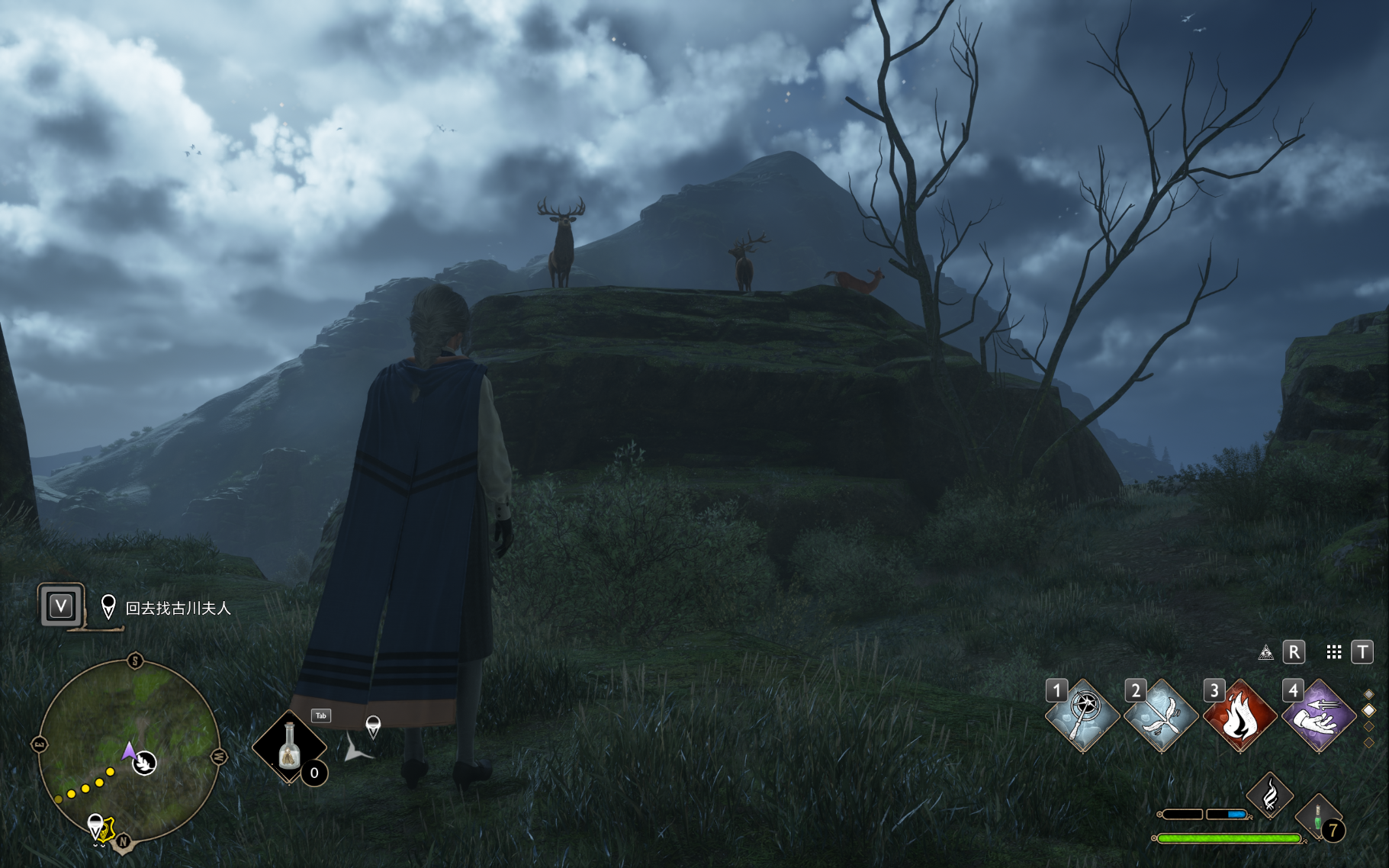The height and width of the screenshot is (868, 1389).
Task: Click the leaf marker on the minimap
Action: pyautogui.click(x=145, y=762)
